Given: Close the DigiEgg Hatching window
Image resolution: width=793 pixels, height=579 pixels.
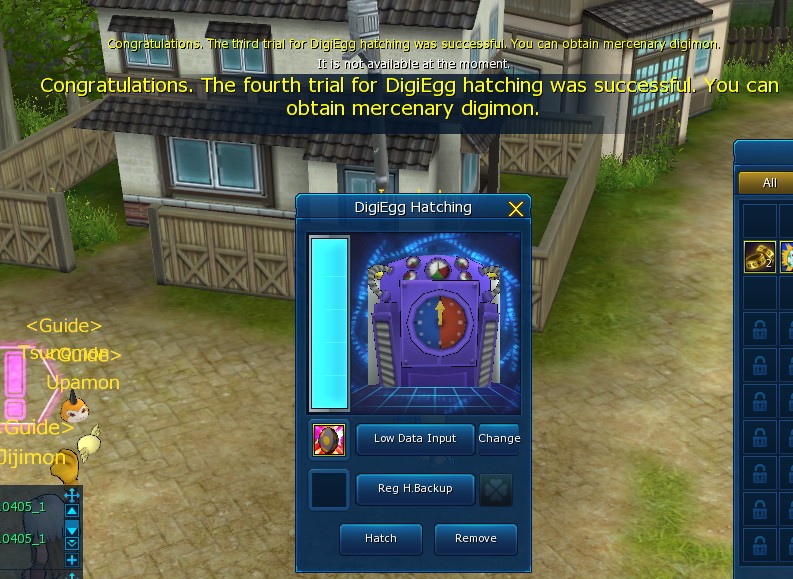Looking at the screenshot, I should 516,209.
